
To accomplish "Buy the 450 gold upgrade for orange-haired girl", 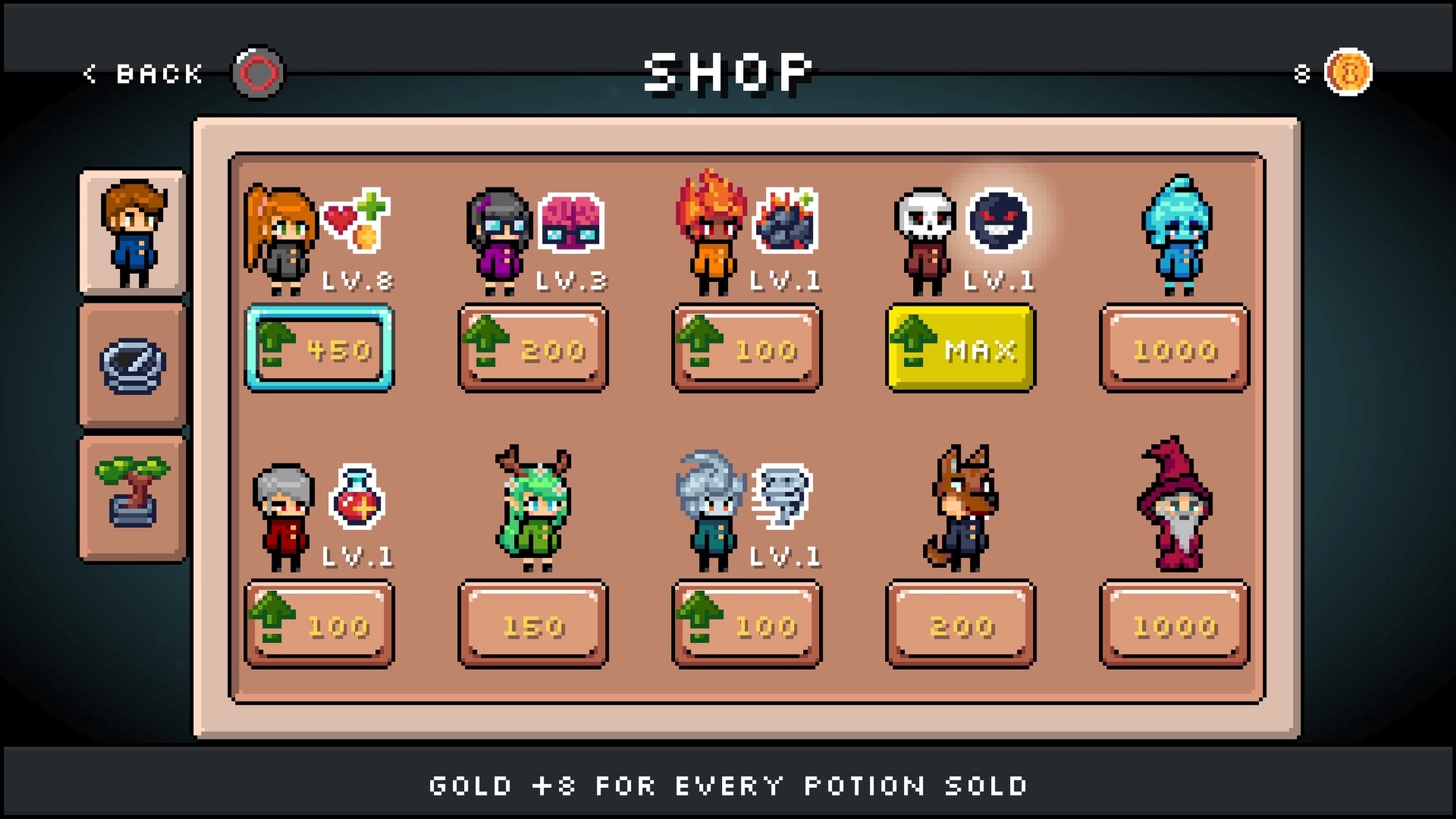I will tap(320, 348).
